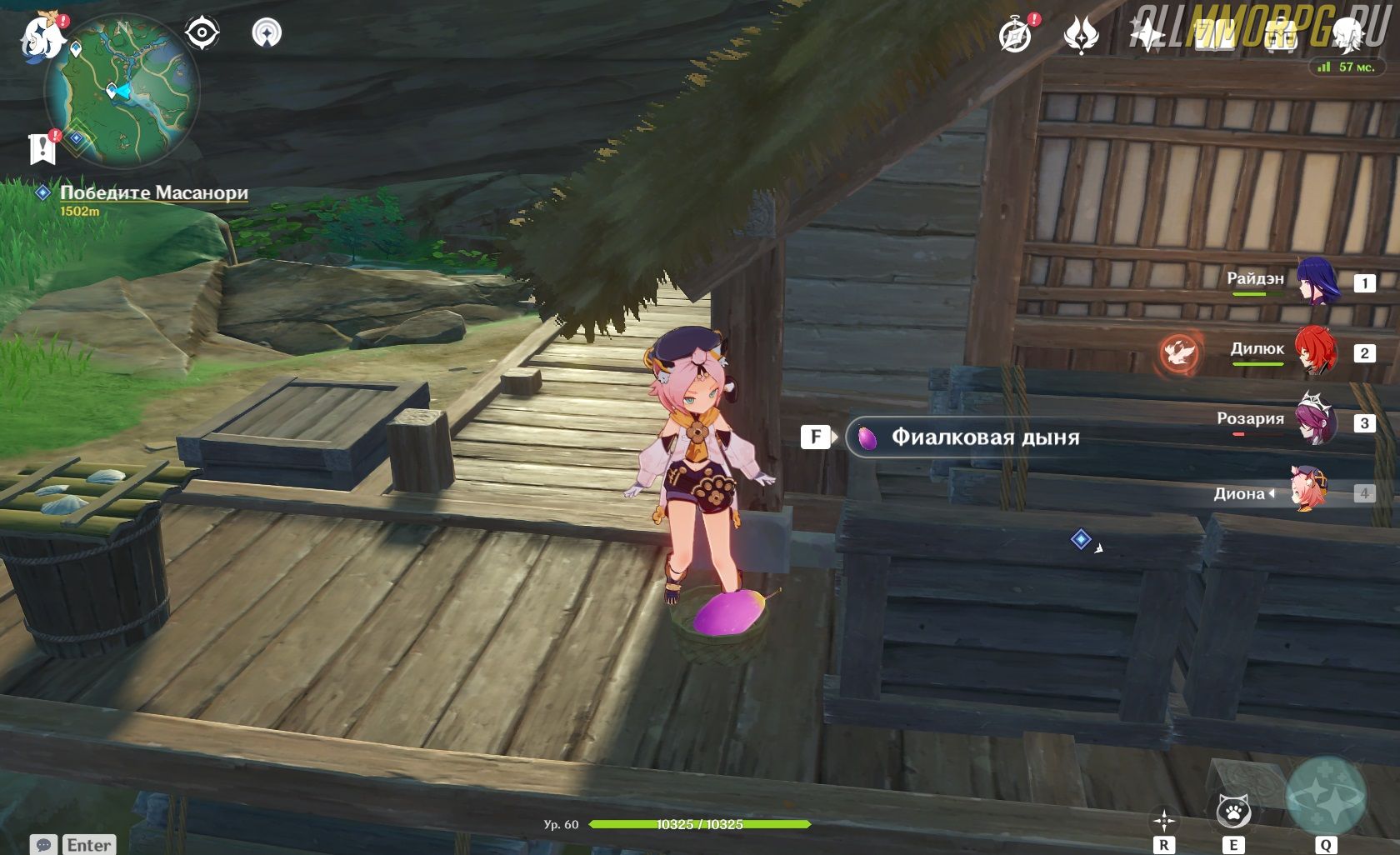Activate the elemental burst orb
Image resolution: width=1400 pixels, height=855 pixels.
(1325, 797)
